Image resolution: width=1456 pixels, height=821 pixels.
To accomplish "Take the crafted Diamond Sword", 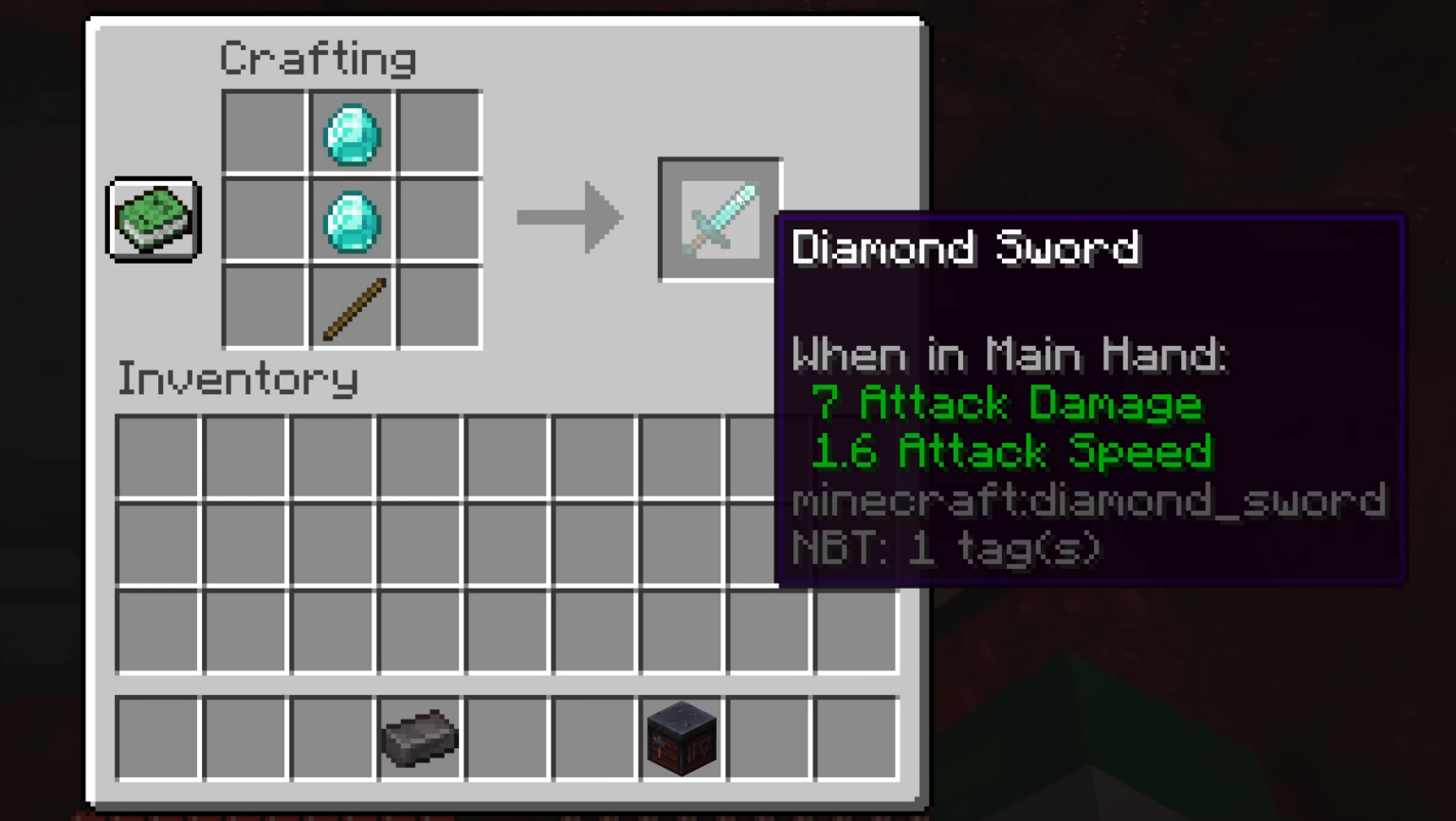I will coord(719,218).
